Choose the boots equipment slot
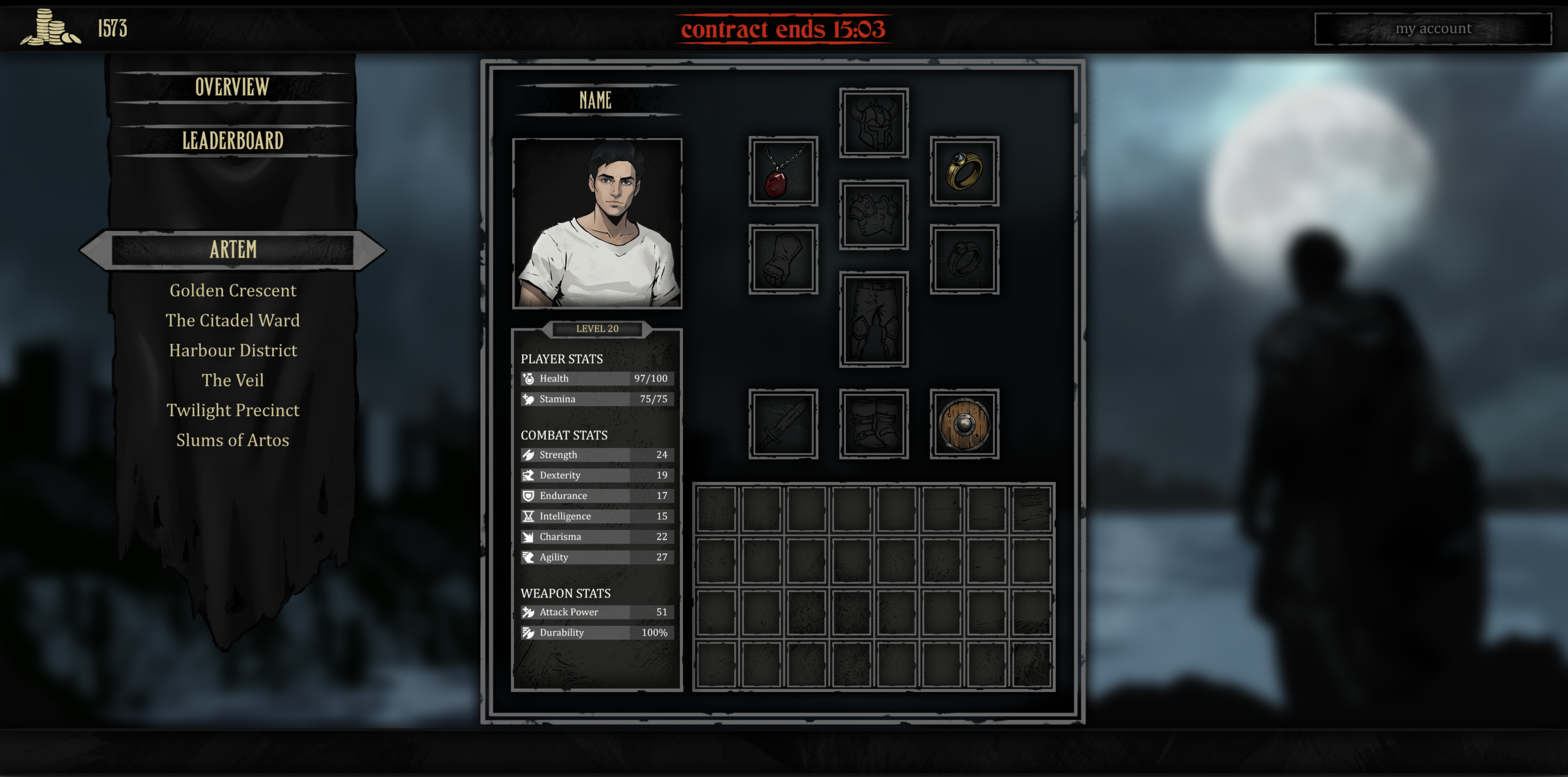This screenshot has height=777, width=1568. click(873, 424)
